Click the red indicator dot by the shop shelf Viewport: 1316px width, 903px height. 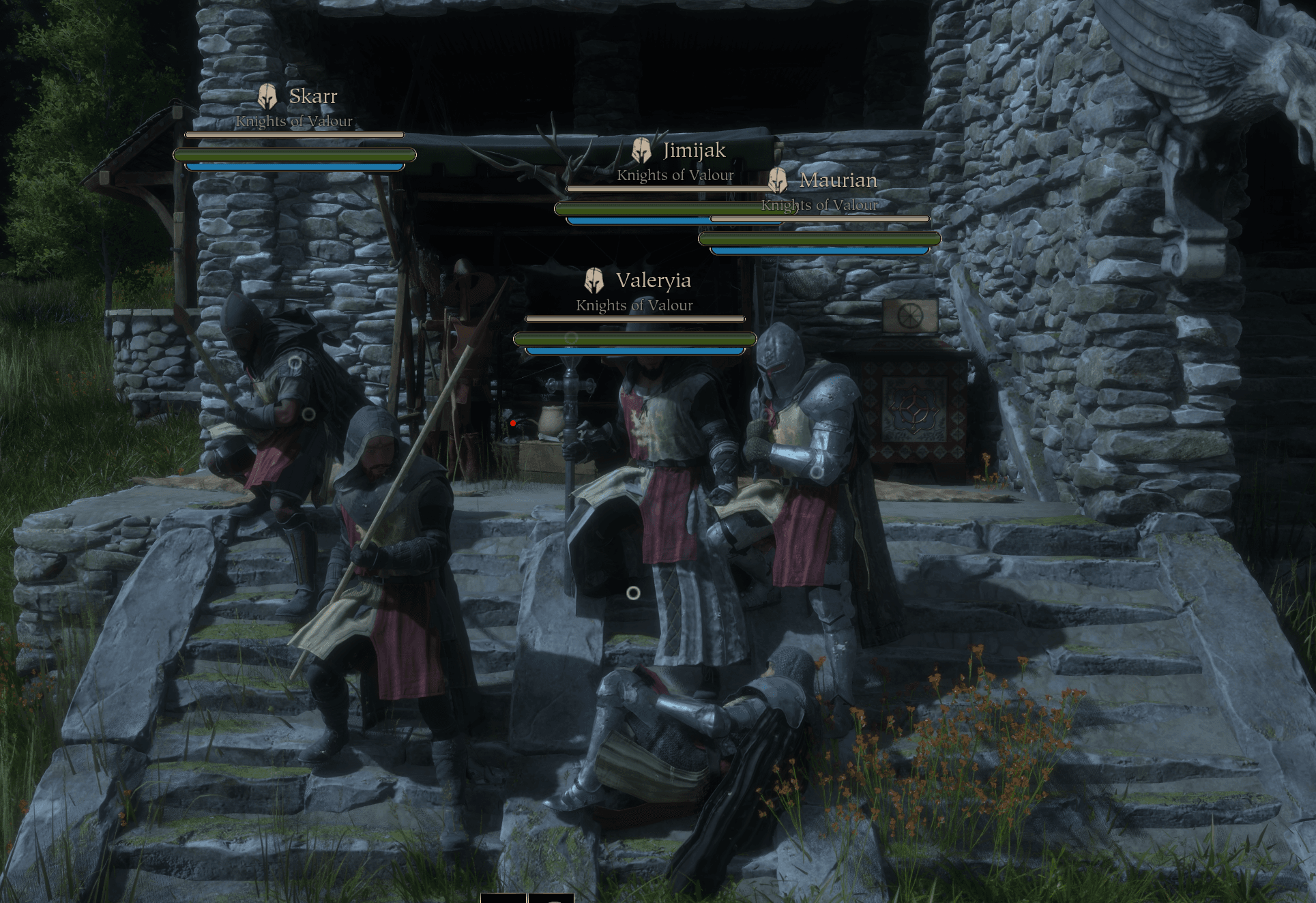coord(513,421)
